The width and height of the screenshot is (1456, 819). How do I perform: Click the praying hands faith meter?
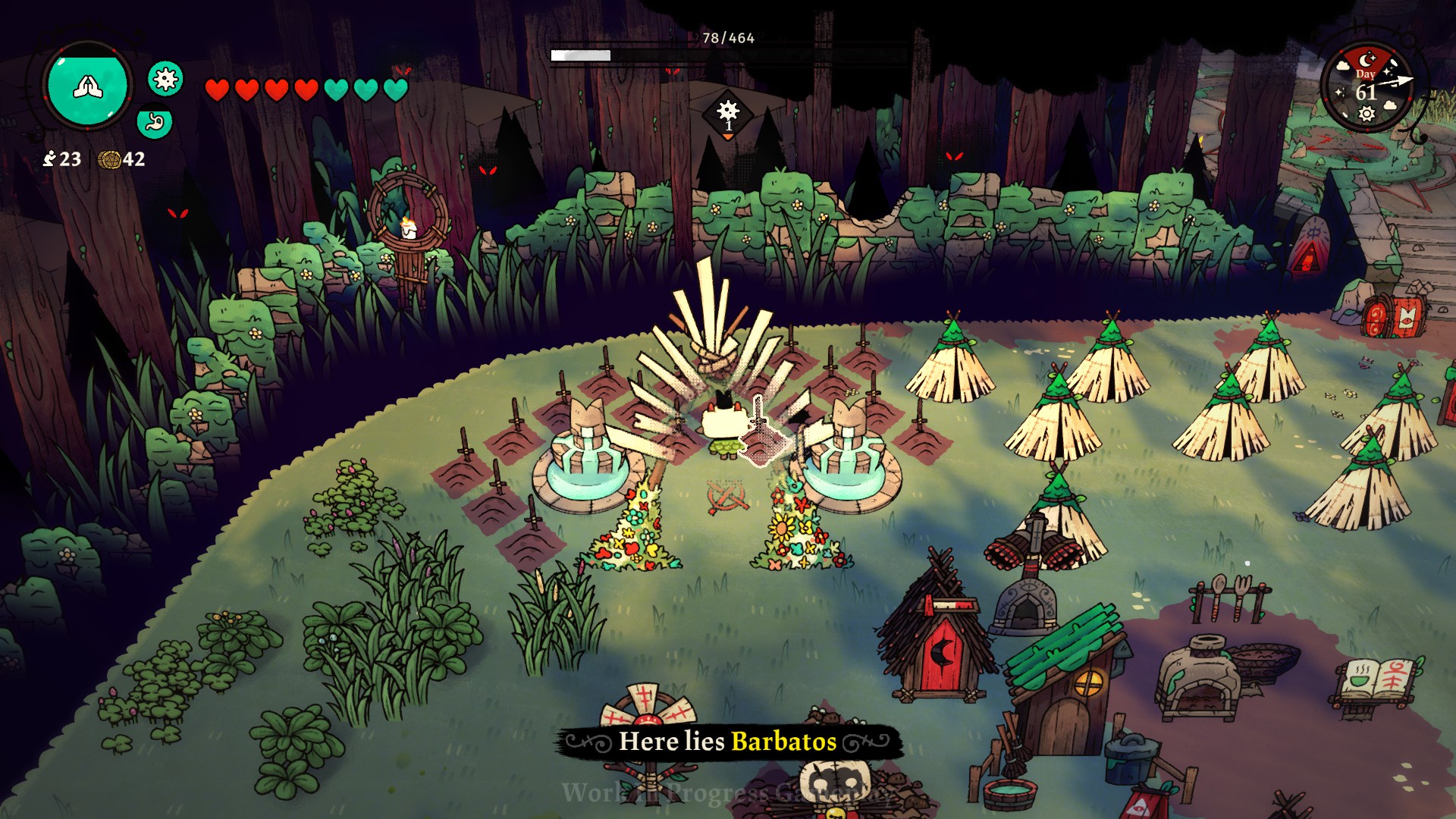(87, 86)
